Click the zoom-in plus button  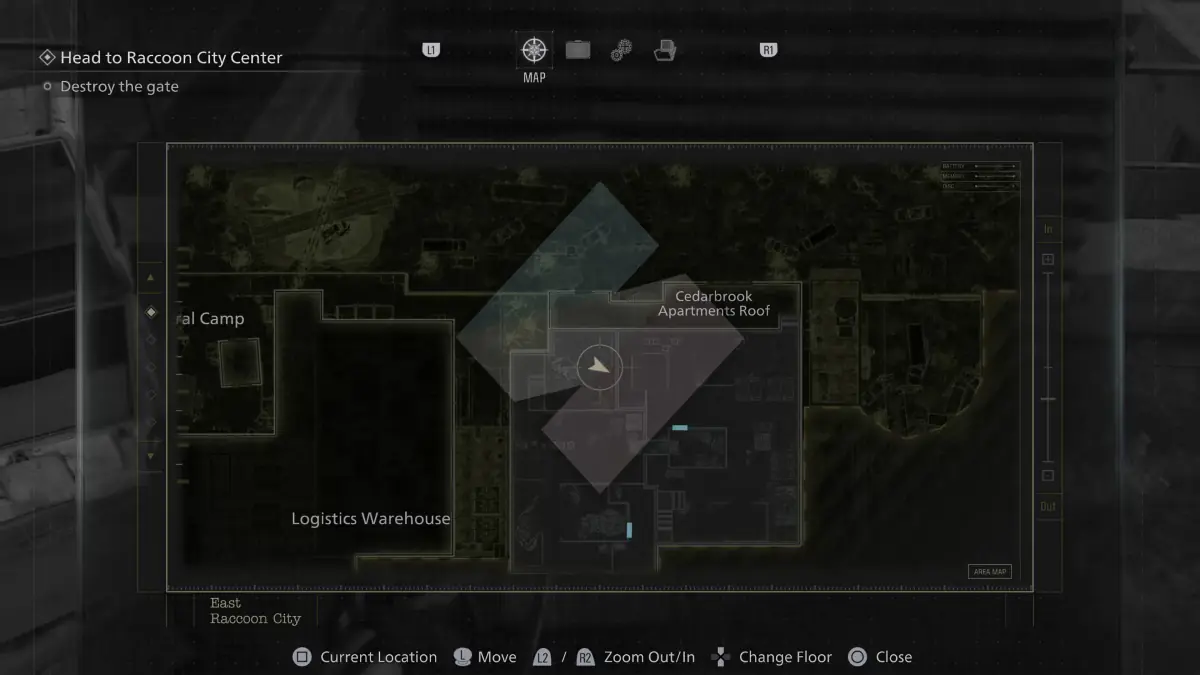(1048, 260)
